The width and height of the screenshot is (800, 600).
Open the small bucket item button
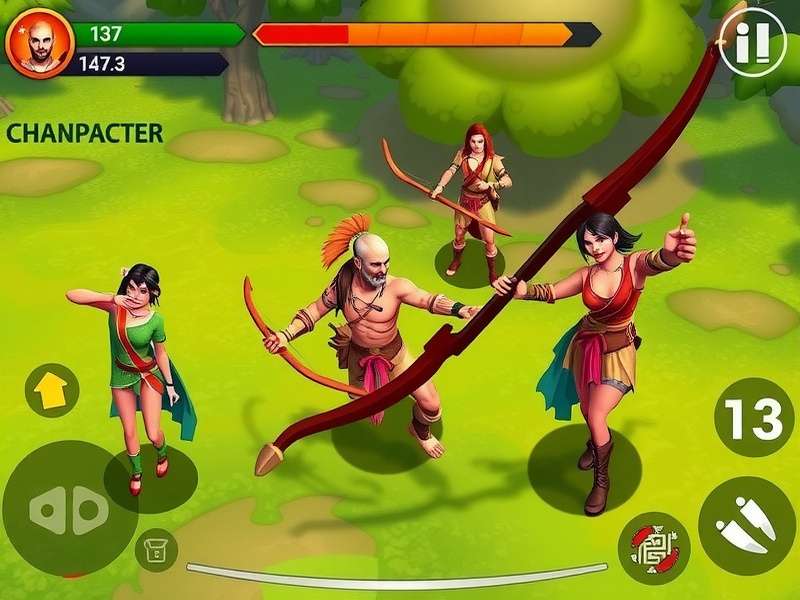click(x=156, y=550)
